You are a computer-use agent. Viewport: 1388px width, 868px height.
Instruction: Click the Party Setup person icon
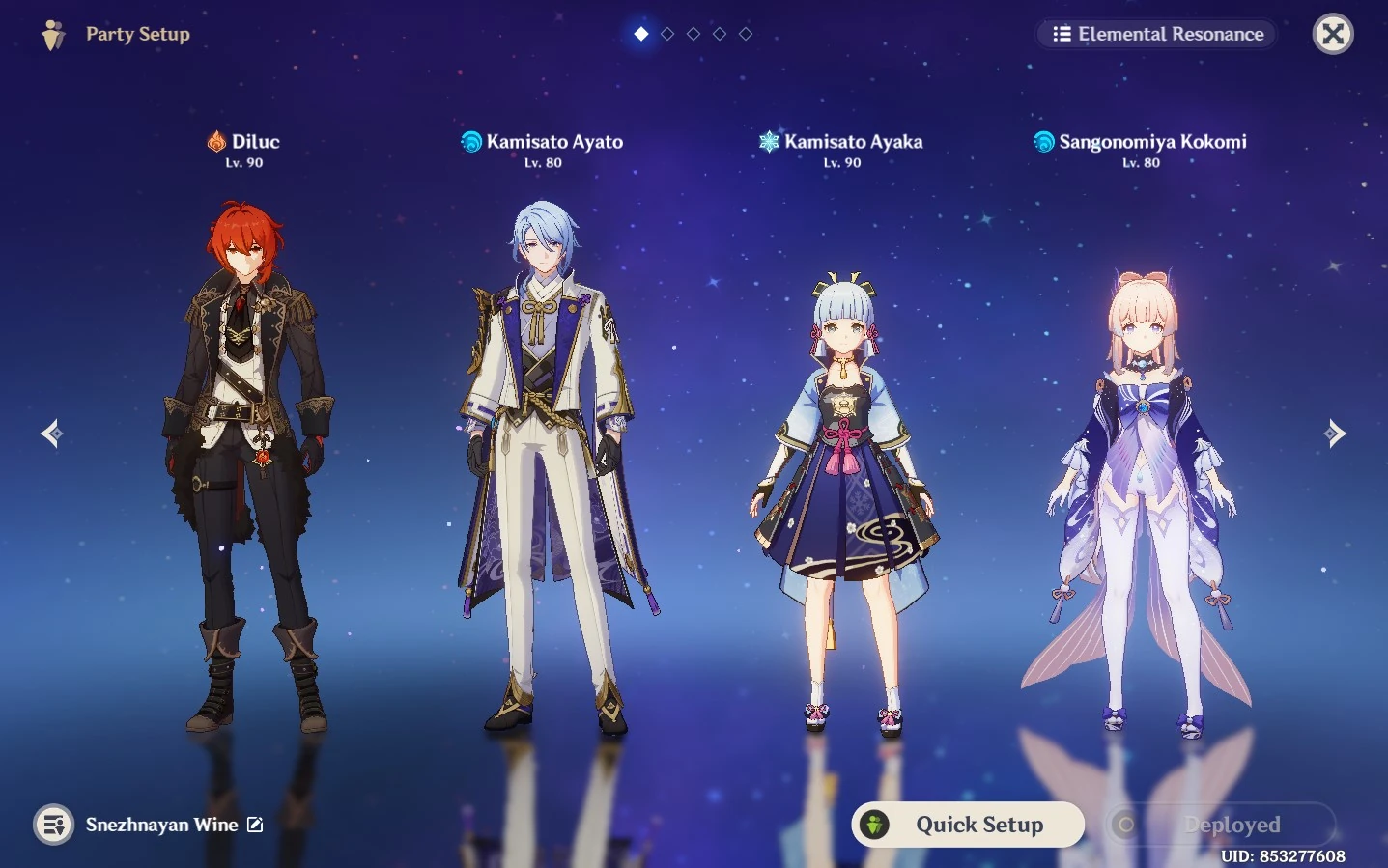tap(54, 34)
